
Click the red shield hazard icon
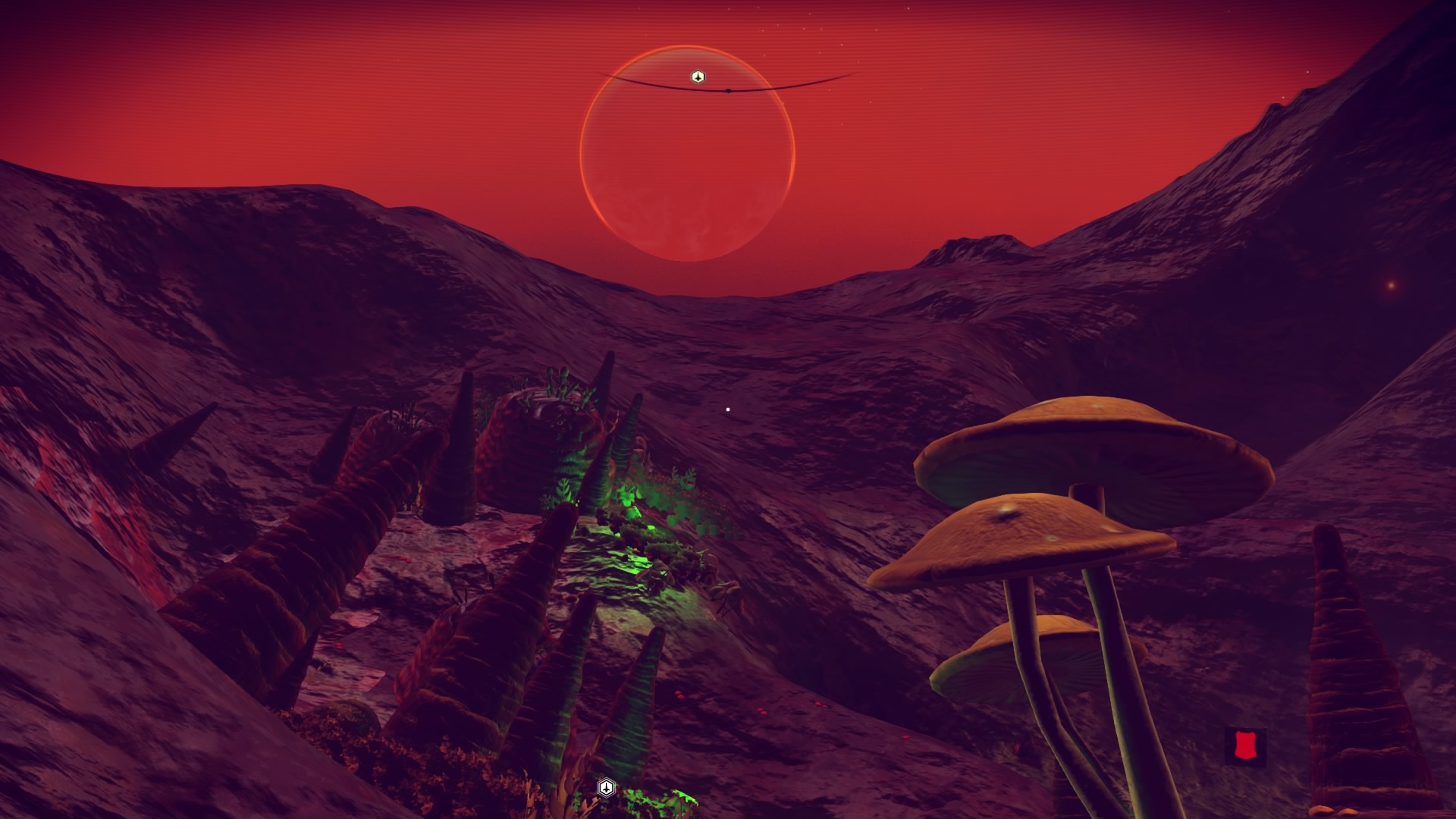click(1244, 747)
